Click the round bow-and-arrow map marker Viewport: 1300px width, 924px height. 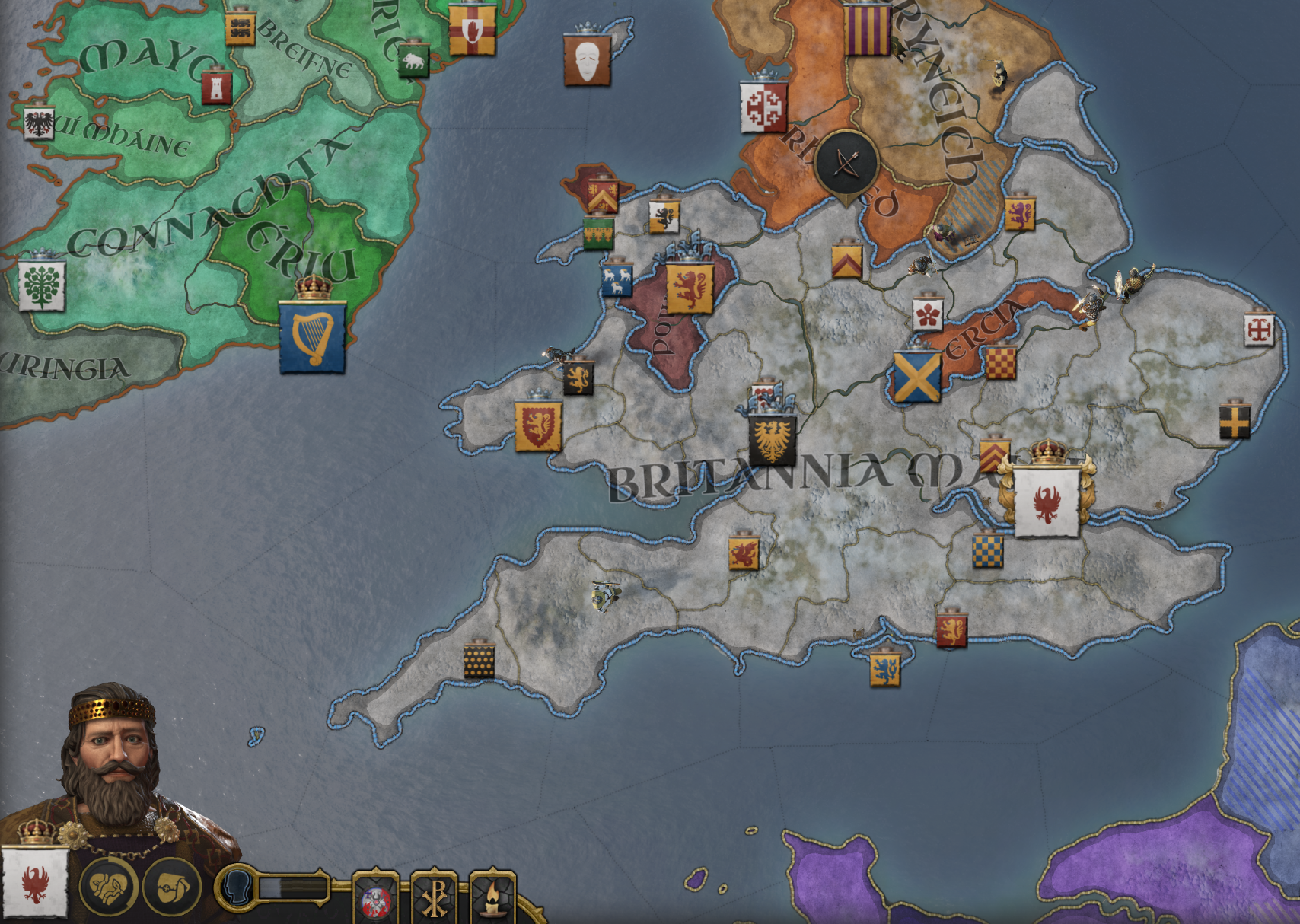pyautogui.click(x=846, y=162)
